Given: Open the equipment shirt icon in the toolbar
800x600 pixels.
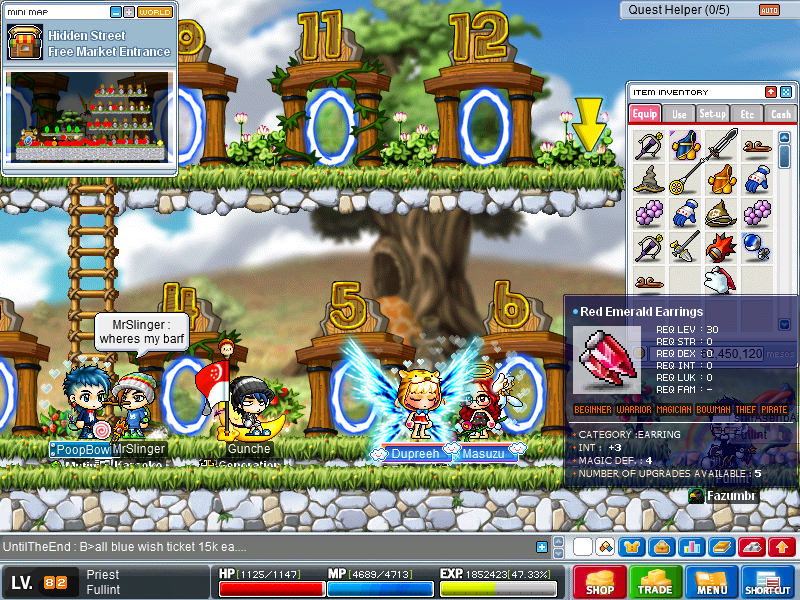Looking at the screenshot, I should (x=632, y=547).
